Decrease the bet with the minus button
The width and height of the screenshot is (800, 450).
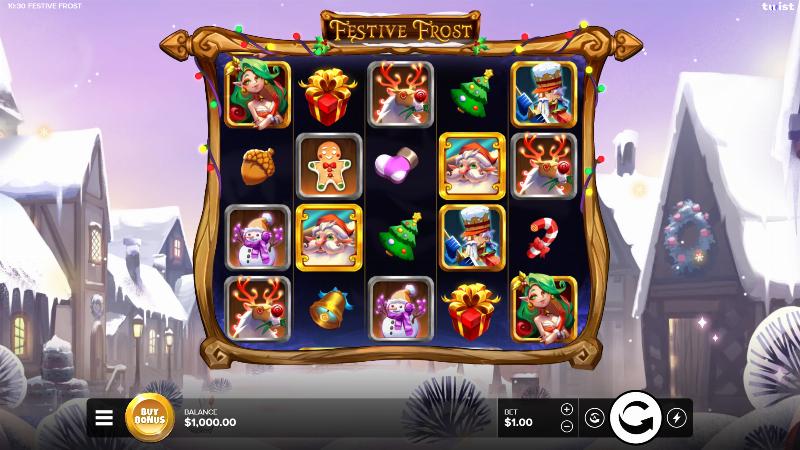pyautogui.click(x=567, y=426)
